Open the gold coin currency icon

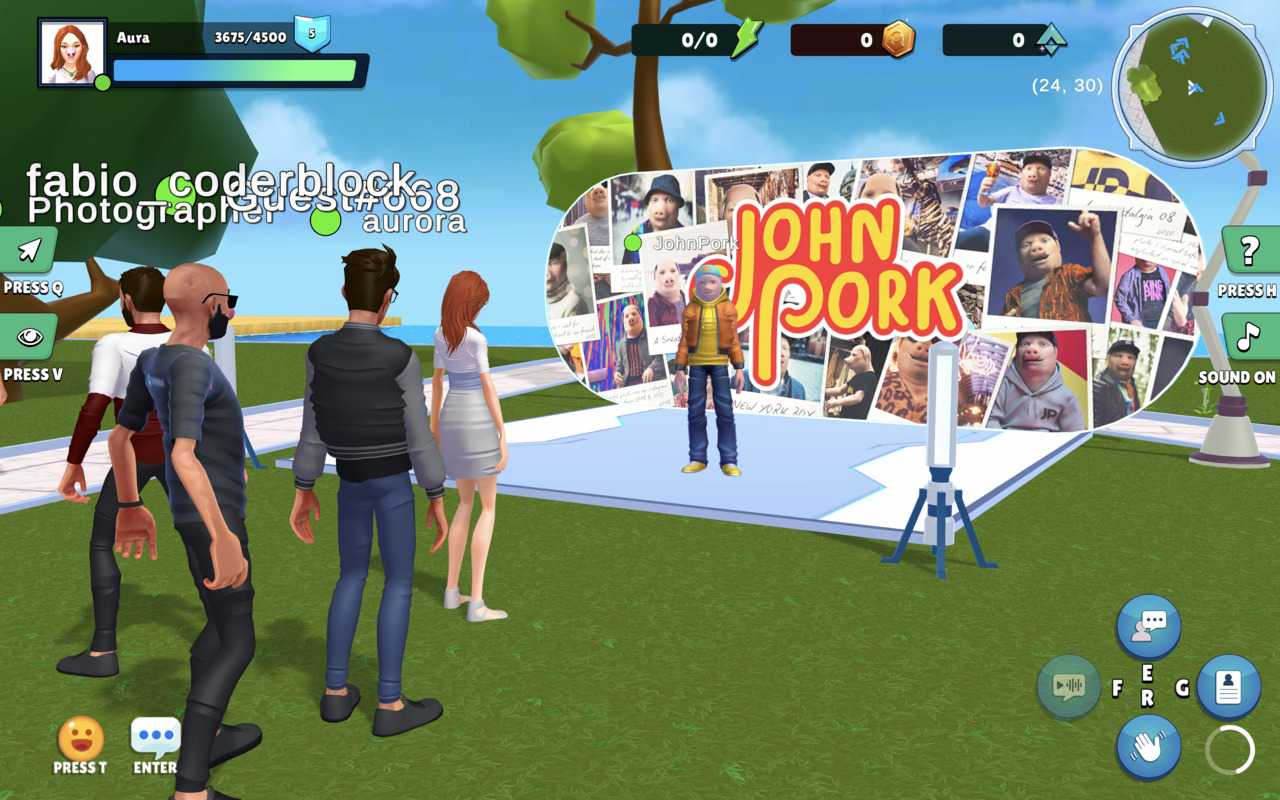[897, 40]
